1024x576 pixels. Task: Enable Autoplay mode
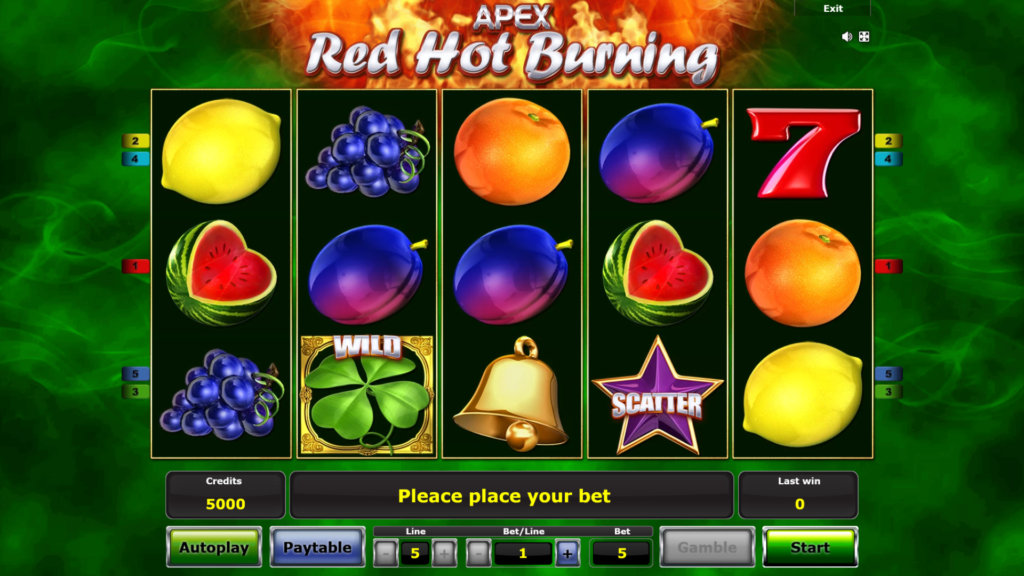[214, 547]
